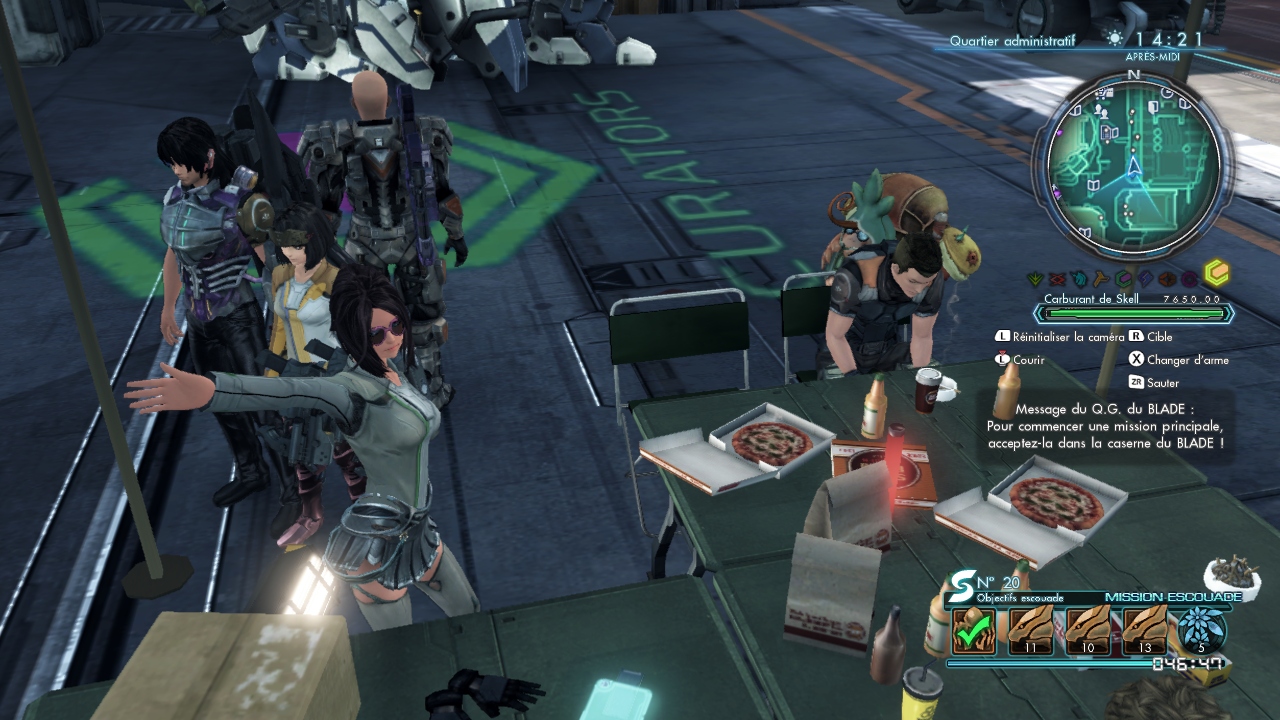The height and width of the screenshot is (720, 1280).
Task: Click the Quartier administratif location label
Action: 1012,40
